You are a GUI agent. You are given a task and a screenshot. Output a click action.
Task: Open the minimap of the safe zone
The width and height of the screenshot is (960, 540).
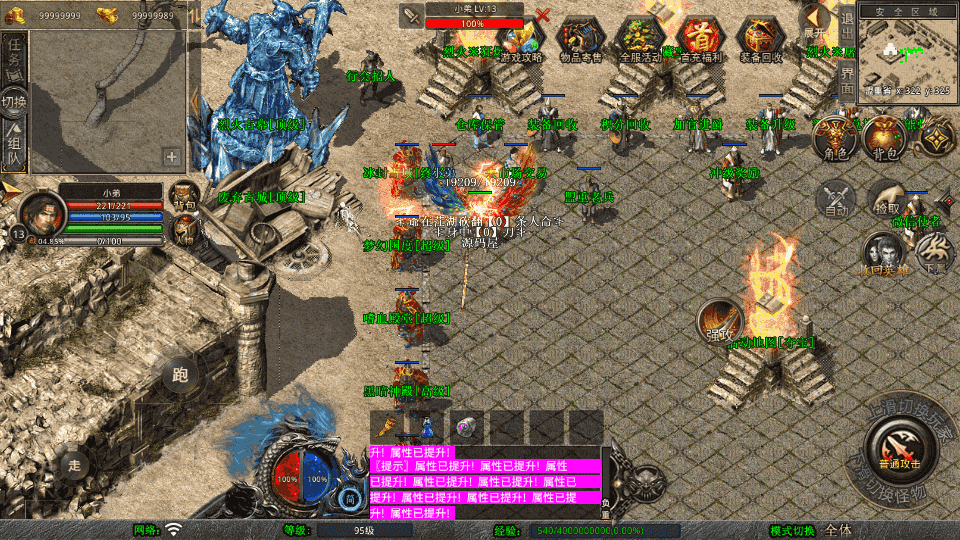tap(906, 53)
